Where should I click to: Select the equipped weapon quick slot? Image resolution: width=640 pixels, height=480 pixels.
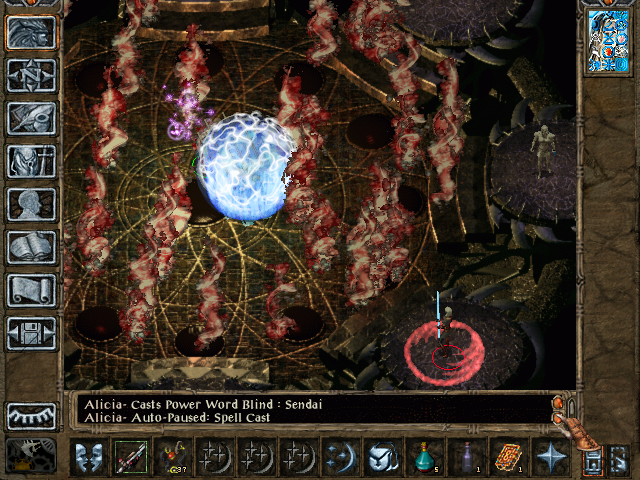coord(130,457)
